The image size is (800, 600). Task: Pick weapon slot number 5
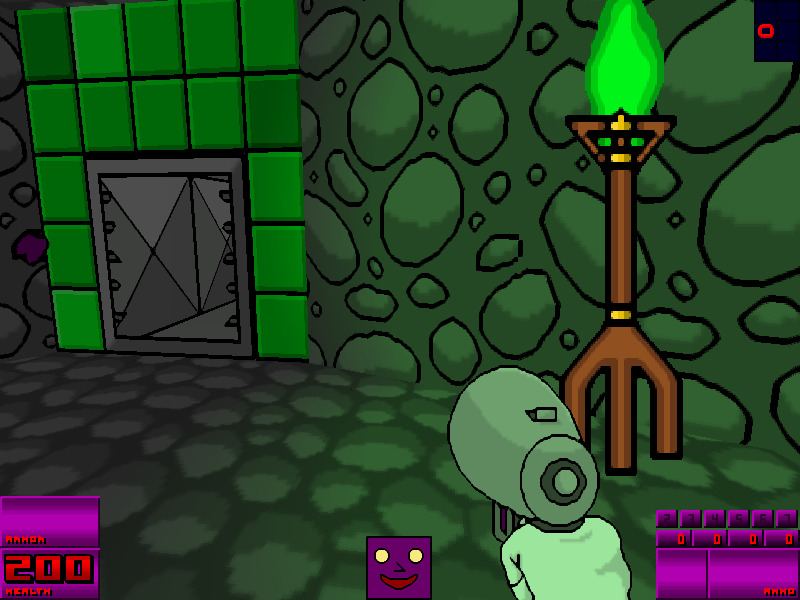(738, 518)
